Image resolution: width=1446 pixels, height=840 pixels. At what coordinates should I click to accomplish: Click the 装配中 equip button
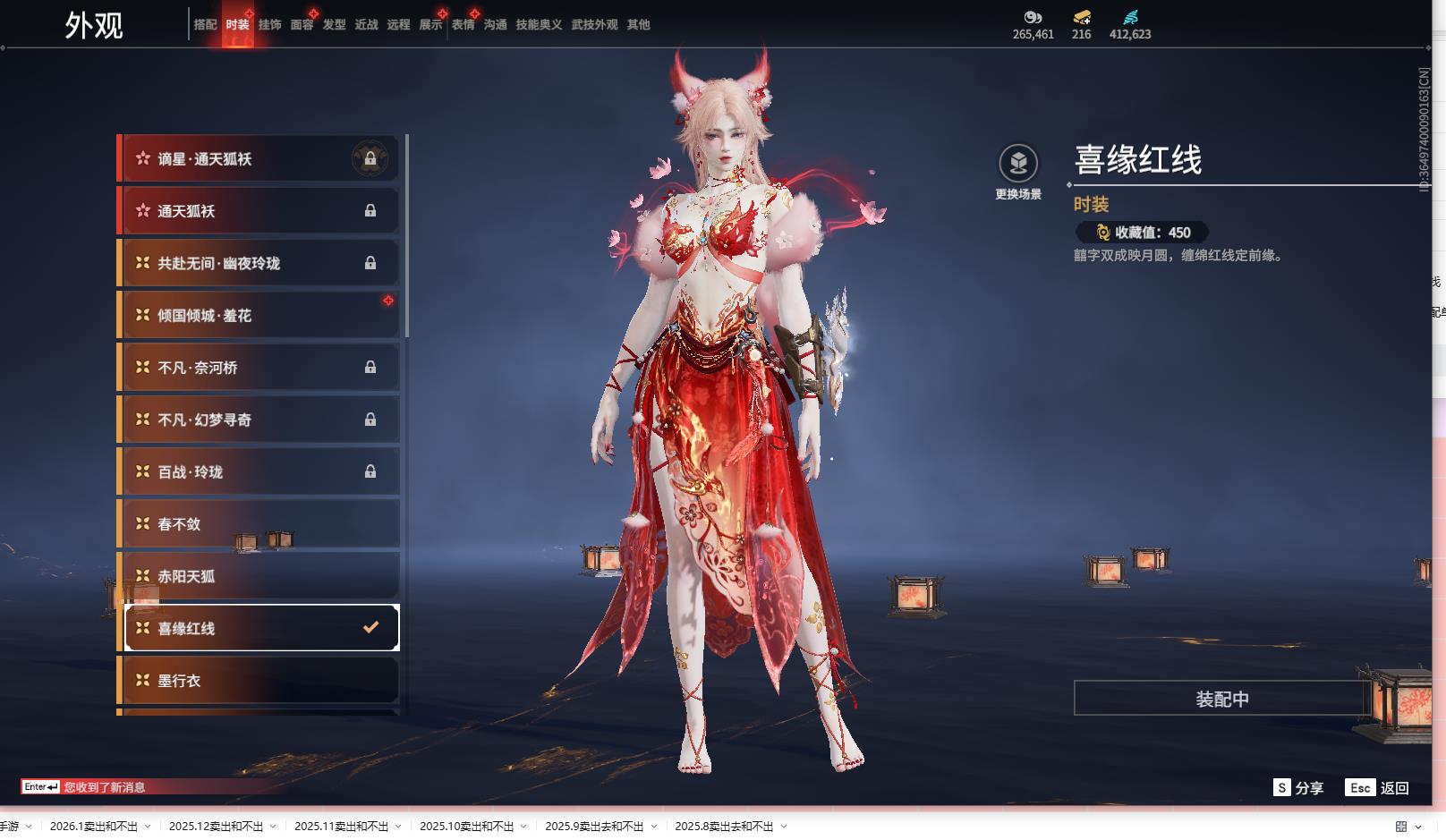pyautogui.click(x=1221, y=699)
